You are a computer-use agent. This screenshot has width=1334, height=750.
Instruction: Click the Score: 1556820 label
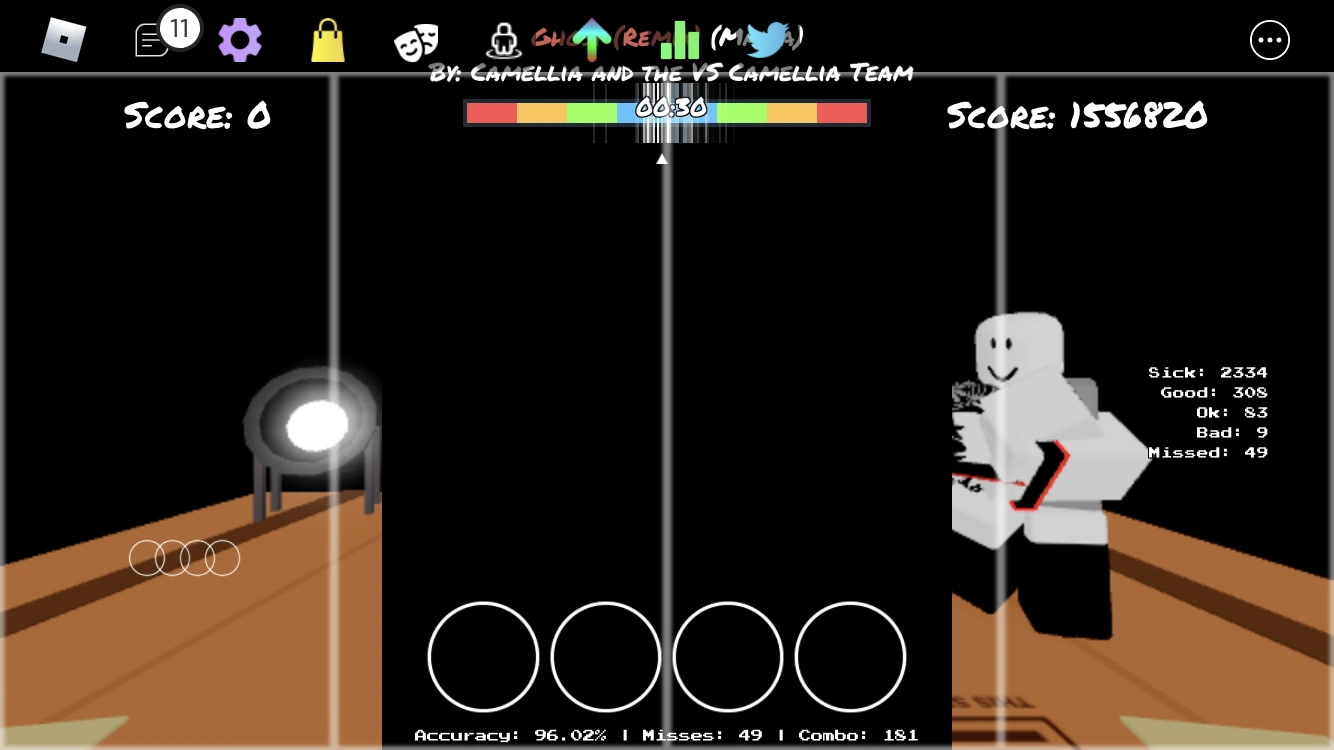tap(1076, 117)
